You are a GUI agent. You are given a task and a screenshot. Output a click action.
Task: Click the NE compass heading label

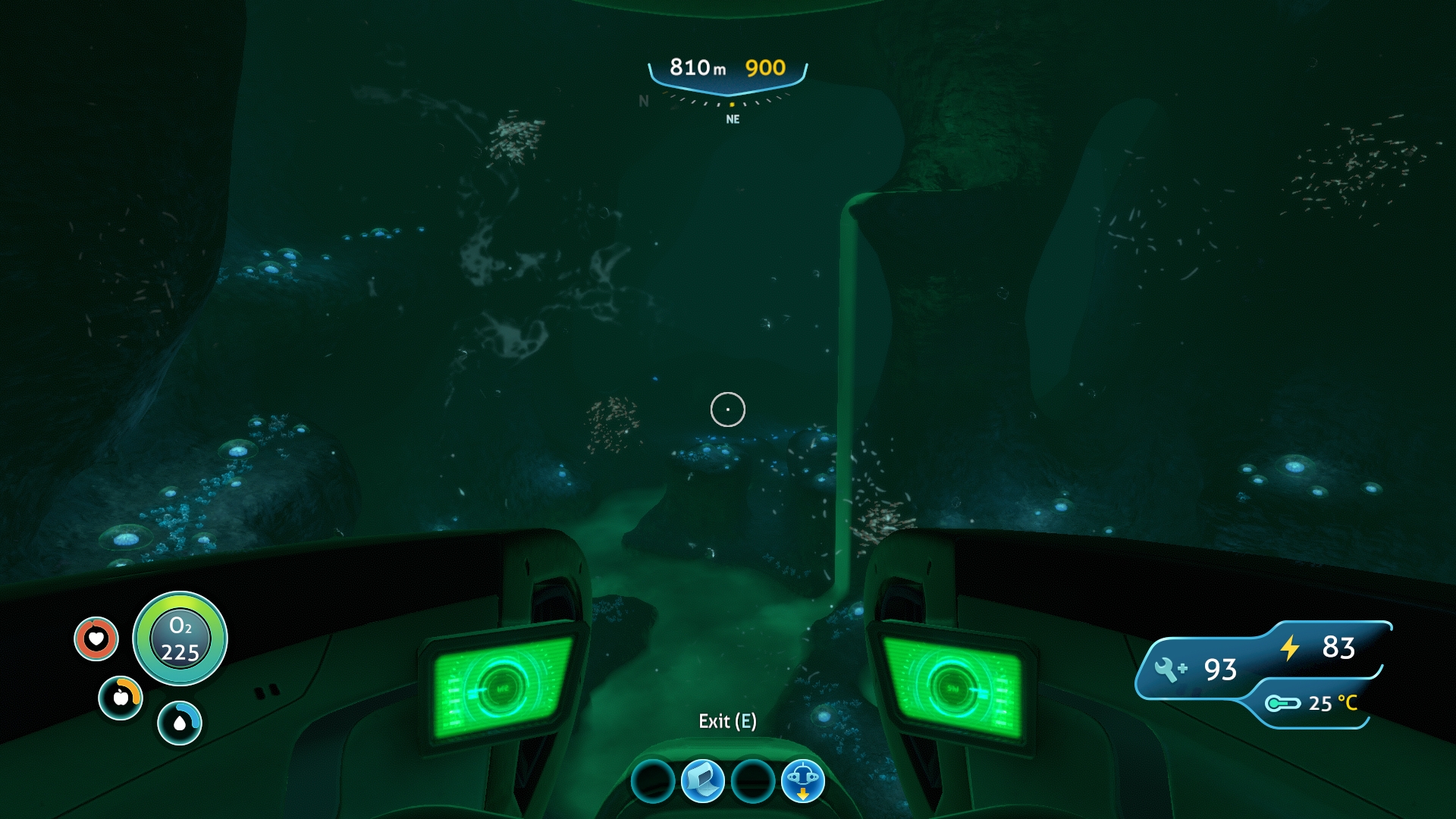click(x=731, y=118)
